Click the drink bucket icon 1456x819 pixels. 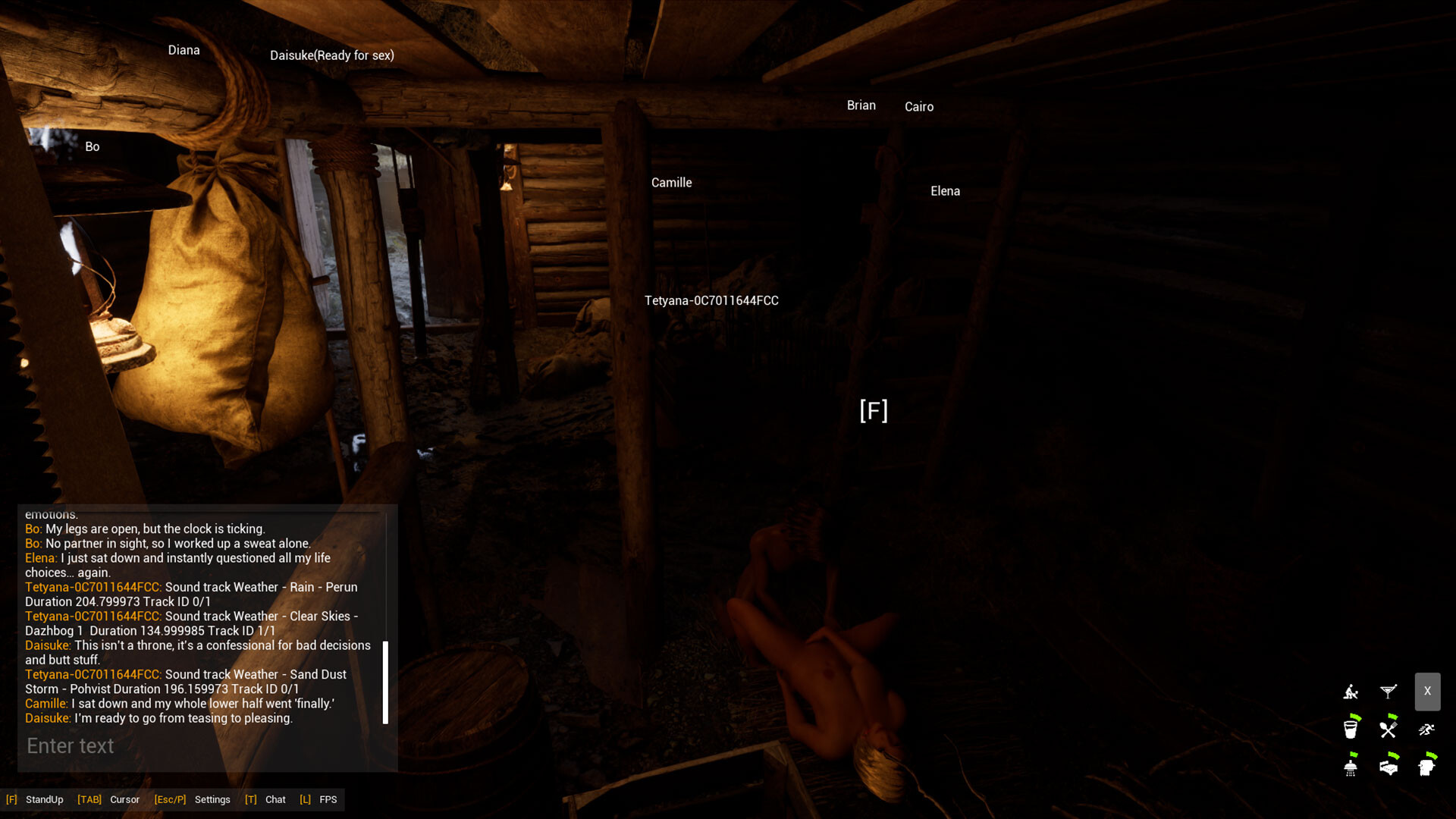1351,730
